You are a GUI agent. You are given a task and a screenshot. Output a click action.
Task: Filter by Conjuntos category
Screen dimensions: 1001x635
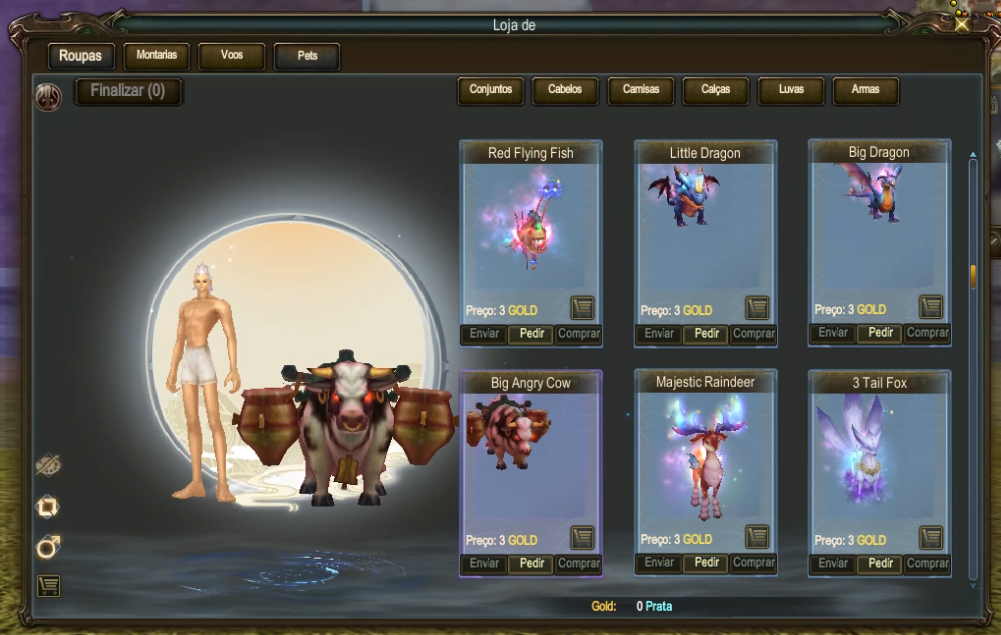pyautogui.click(x=490, y=90)
